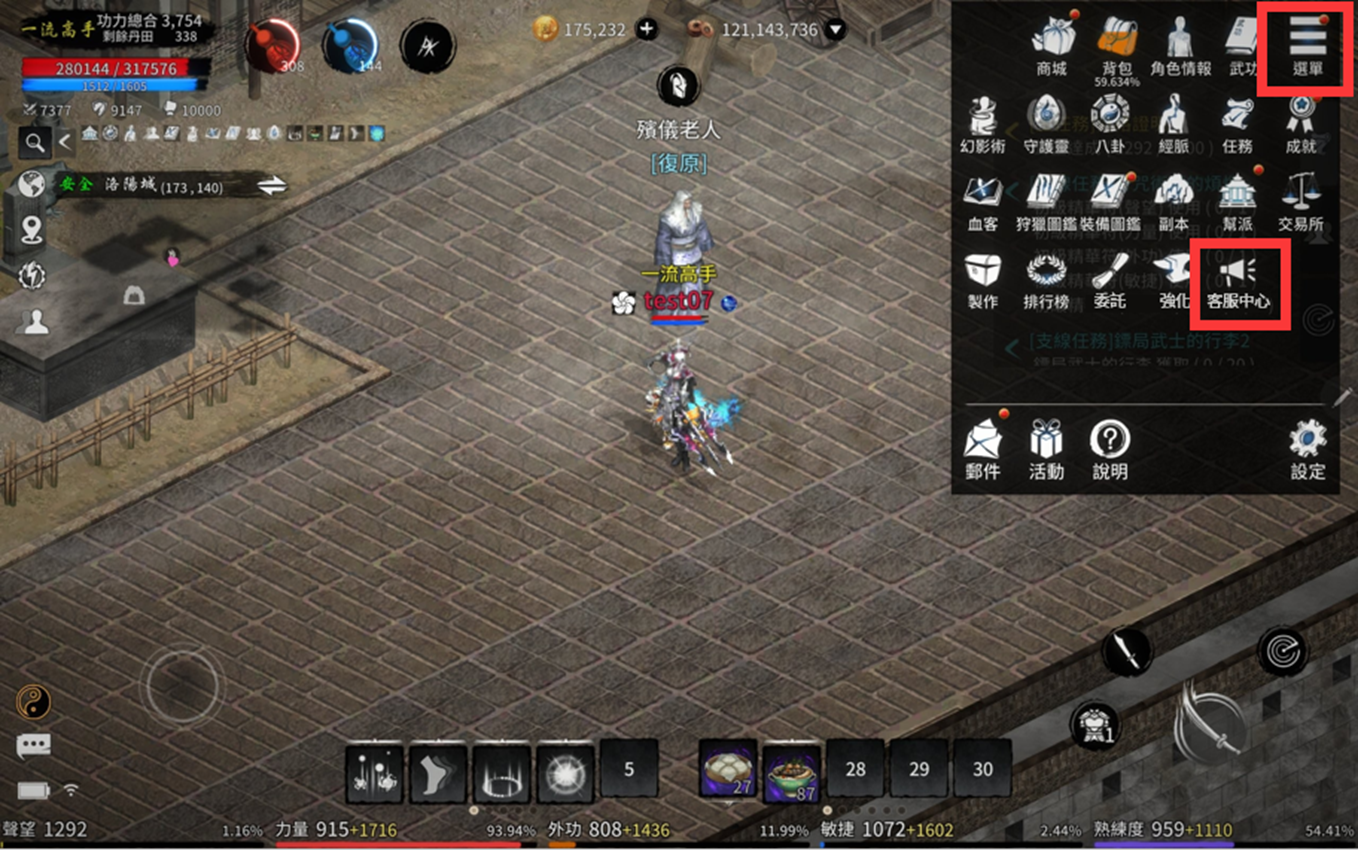Open the 交易所 trading exchange
Screen dimensions: 1358x850
(x=1301, y=202)
